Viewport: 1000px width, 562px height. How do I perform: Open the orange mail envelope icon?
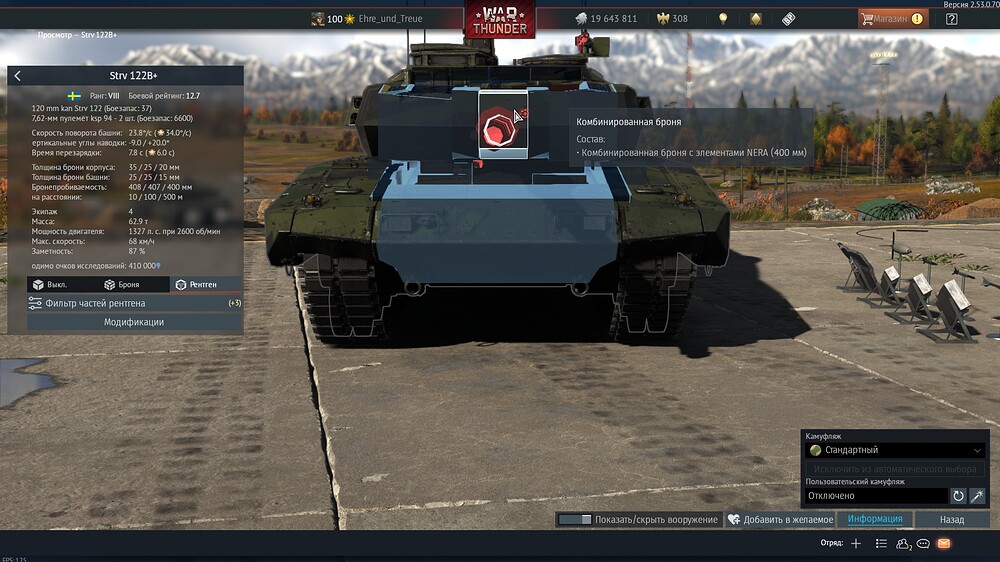click(x=943, y=543)
